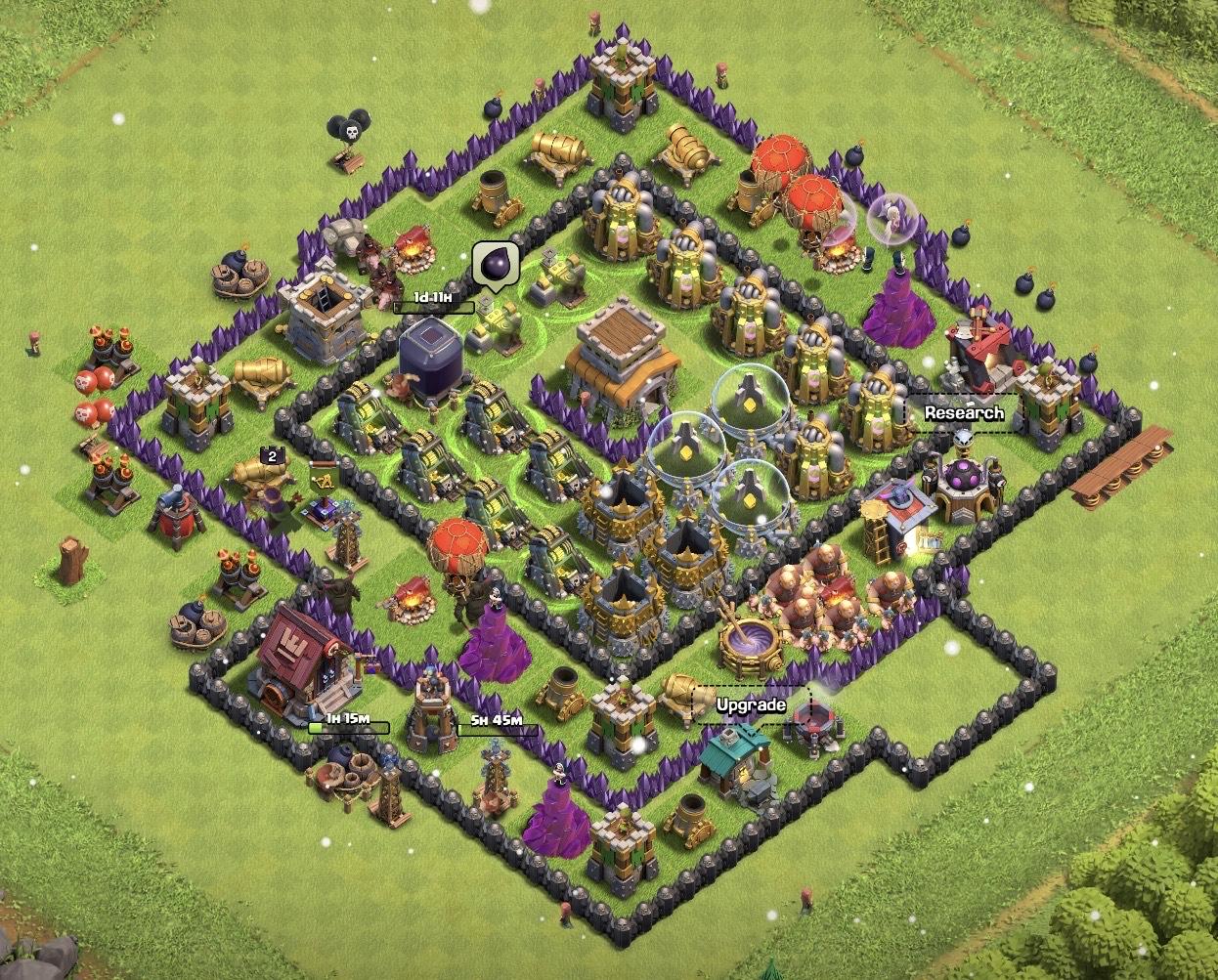Viewport: 1218px width, 980px height.
Task: Collect the dark elixir bubble
Action: pyautogui.click(x=494, y=264)
